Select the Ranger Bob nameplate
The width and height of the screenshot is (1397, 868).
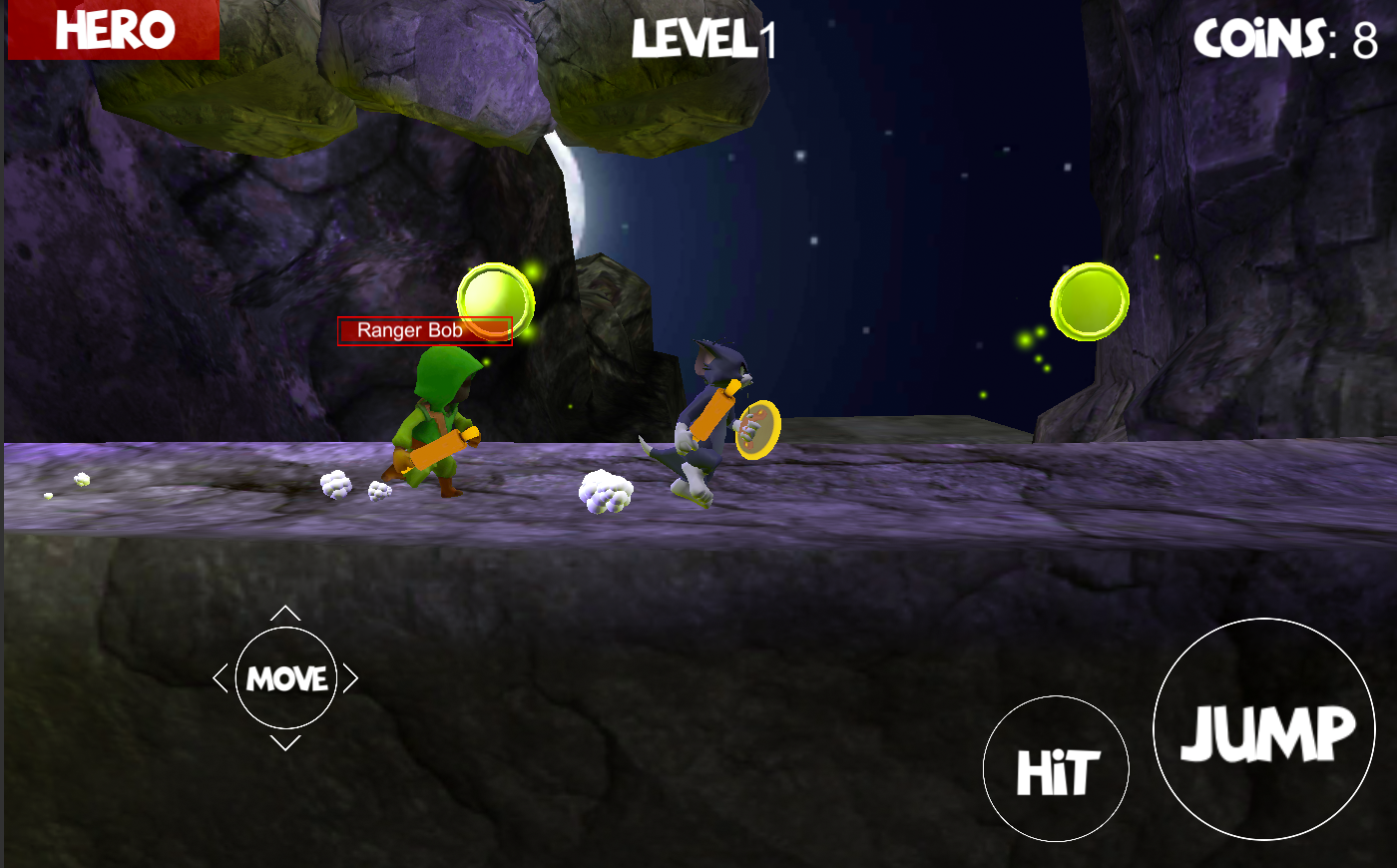tap(423, 329)
